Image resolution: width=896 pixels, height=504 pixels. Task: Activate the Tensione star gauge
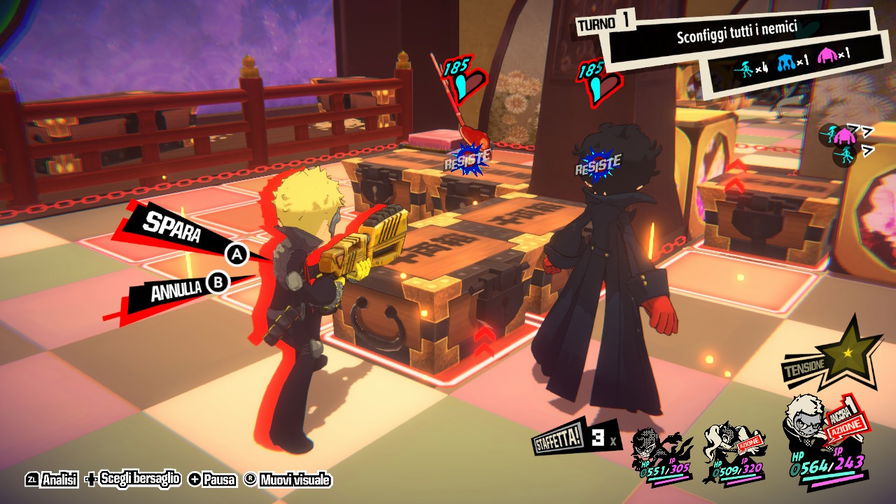tap(850, 352)
